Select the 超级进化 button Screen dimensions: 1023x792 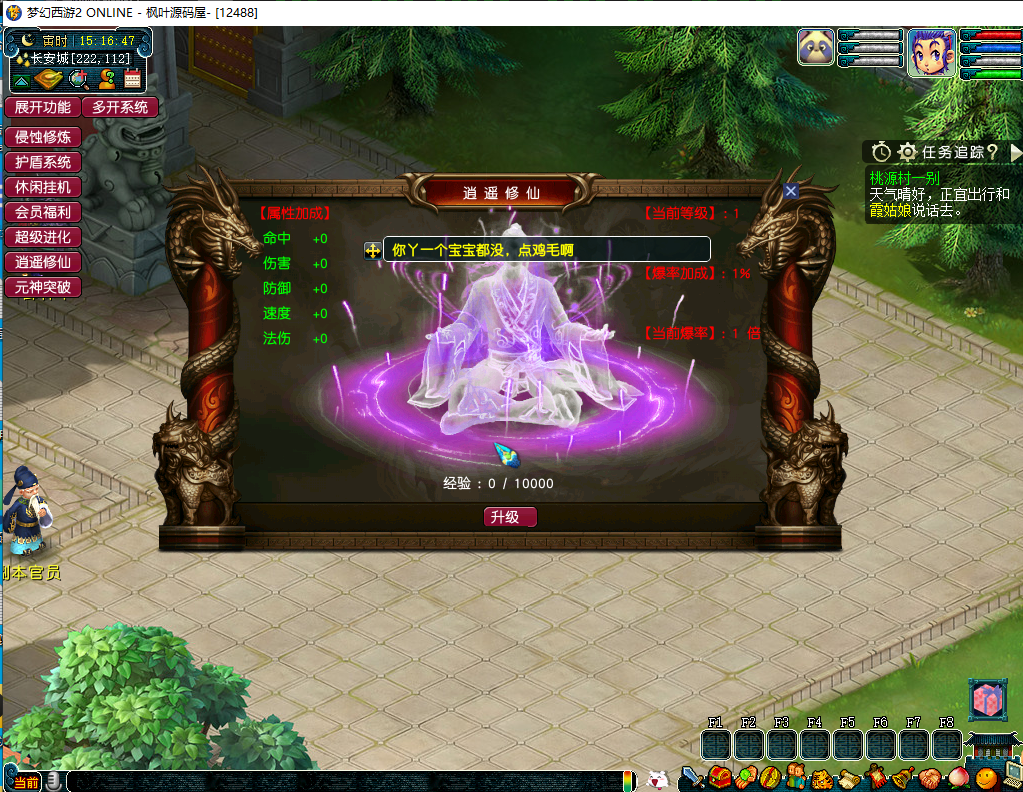click(42, 237)
